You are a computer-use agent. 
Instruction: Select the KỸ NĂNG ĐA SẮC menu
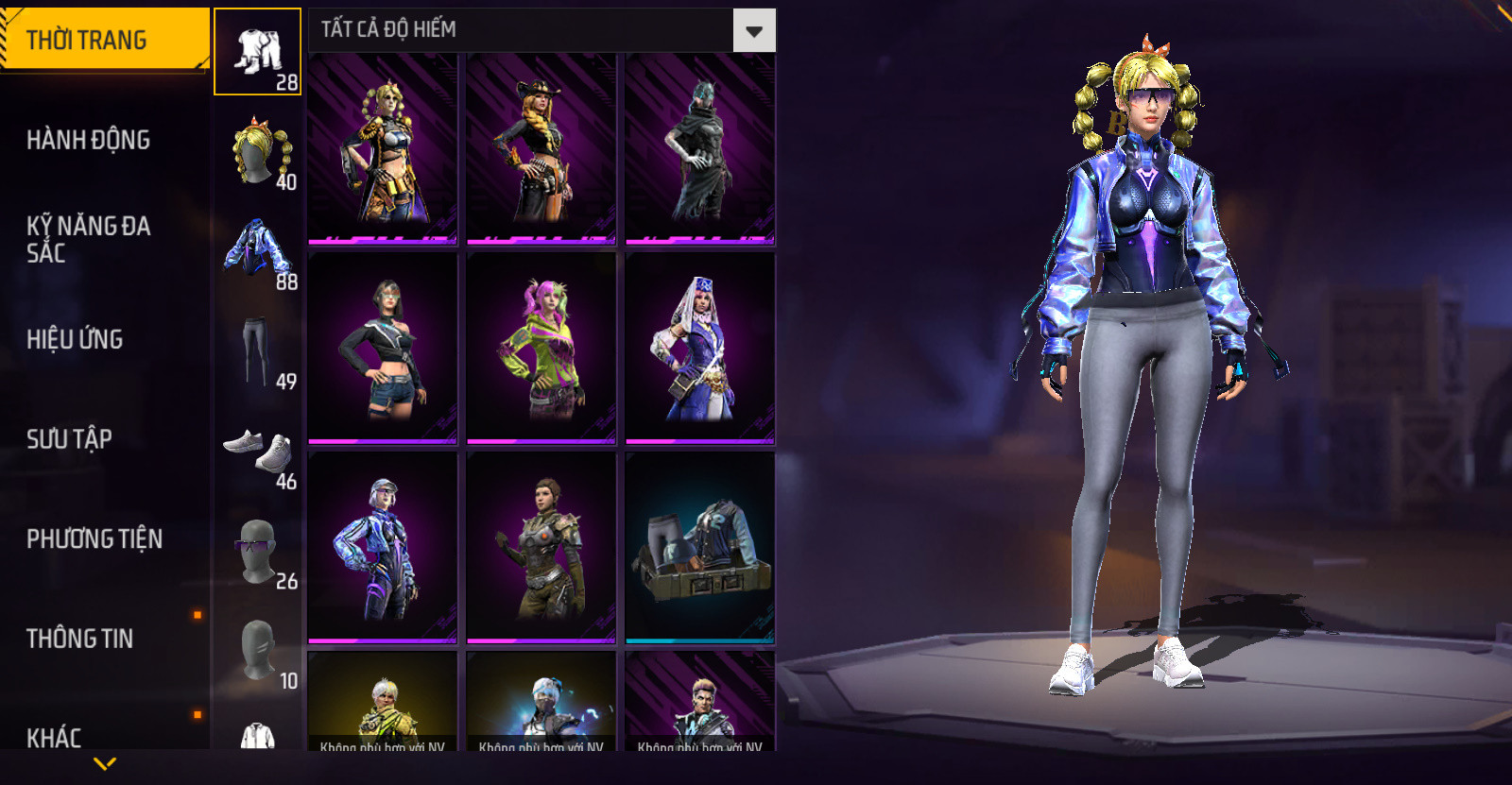87,239
